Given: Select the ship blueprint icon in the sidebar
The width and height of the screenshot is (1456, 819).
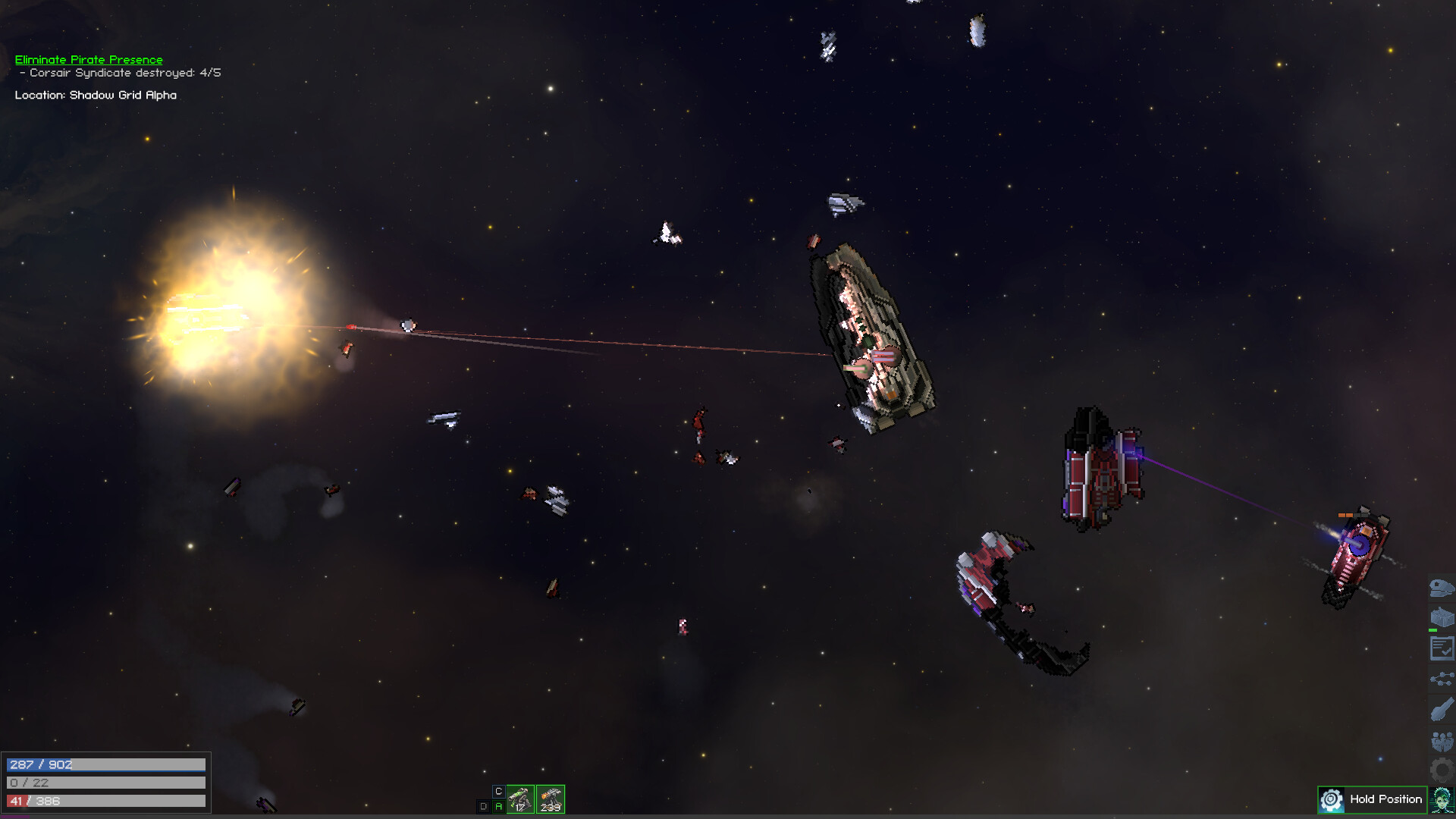Looking at the screenshot, I should pos(1442,588).
